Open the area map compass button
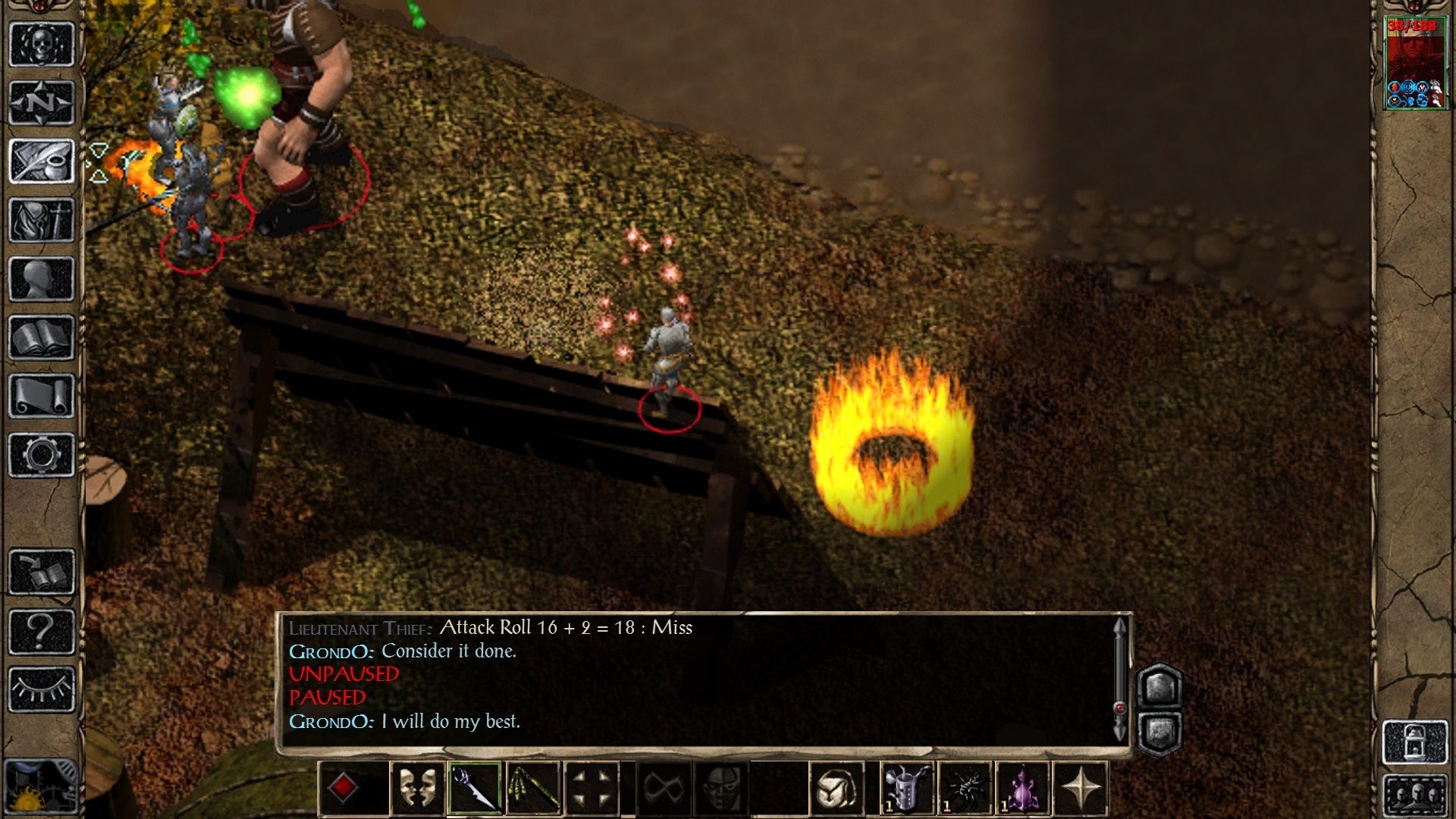This screenshot has height=819, width=1456. 42,102
